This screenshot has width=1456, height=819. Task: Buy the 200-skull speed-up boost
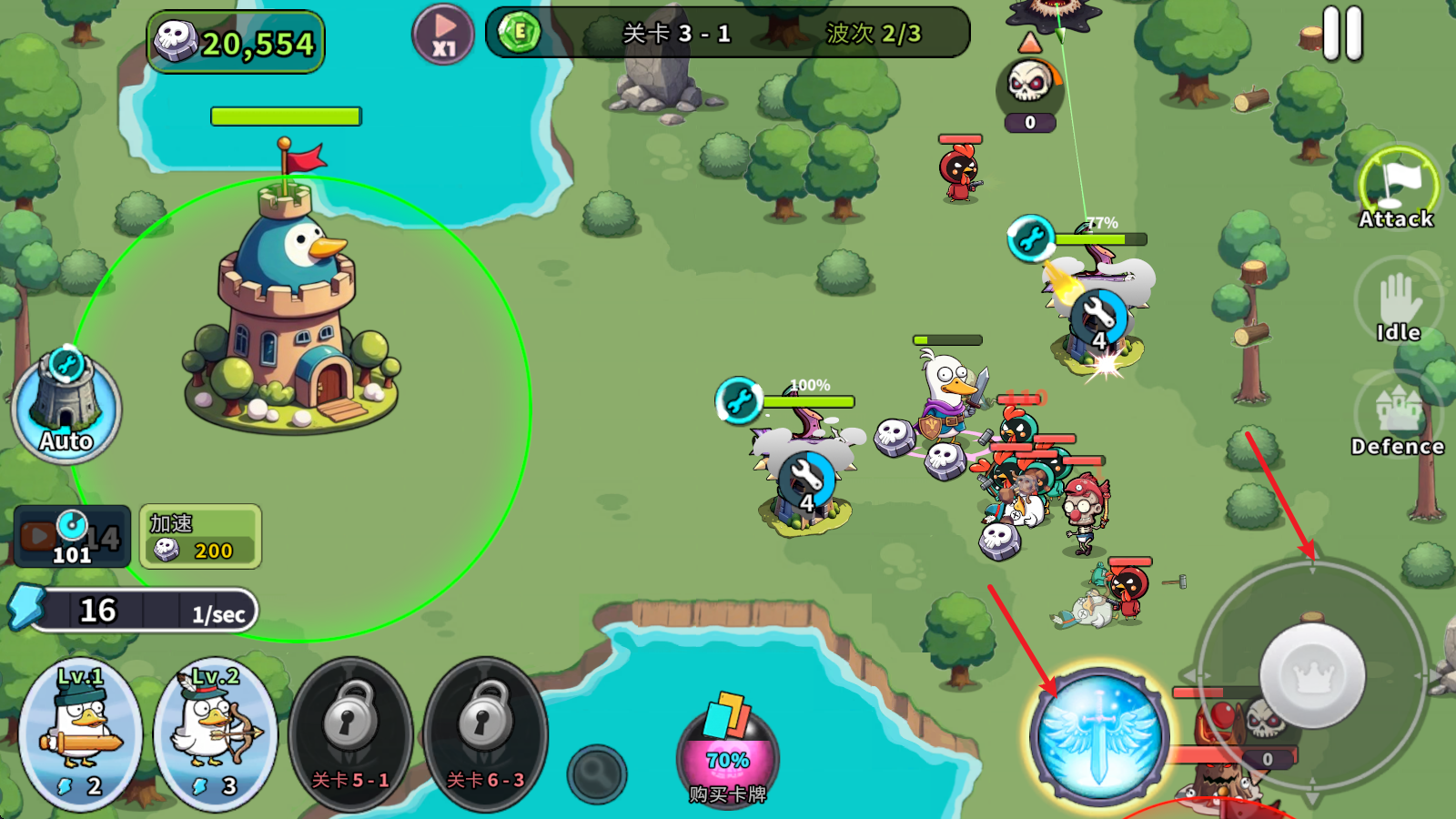pyautogui.click(x=200, y=537)
